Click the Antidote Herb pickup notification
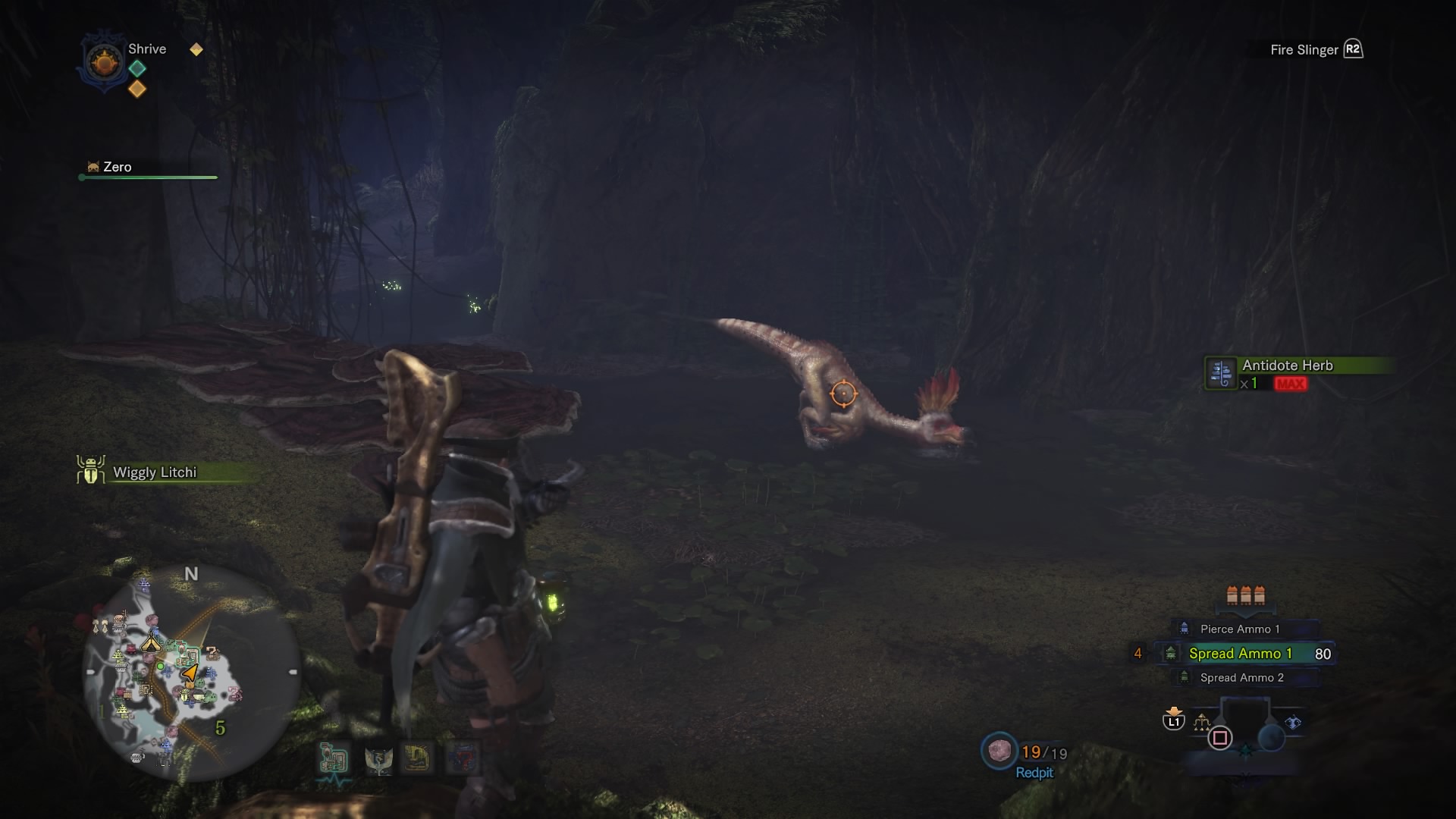 click(1287, 366)
